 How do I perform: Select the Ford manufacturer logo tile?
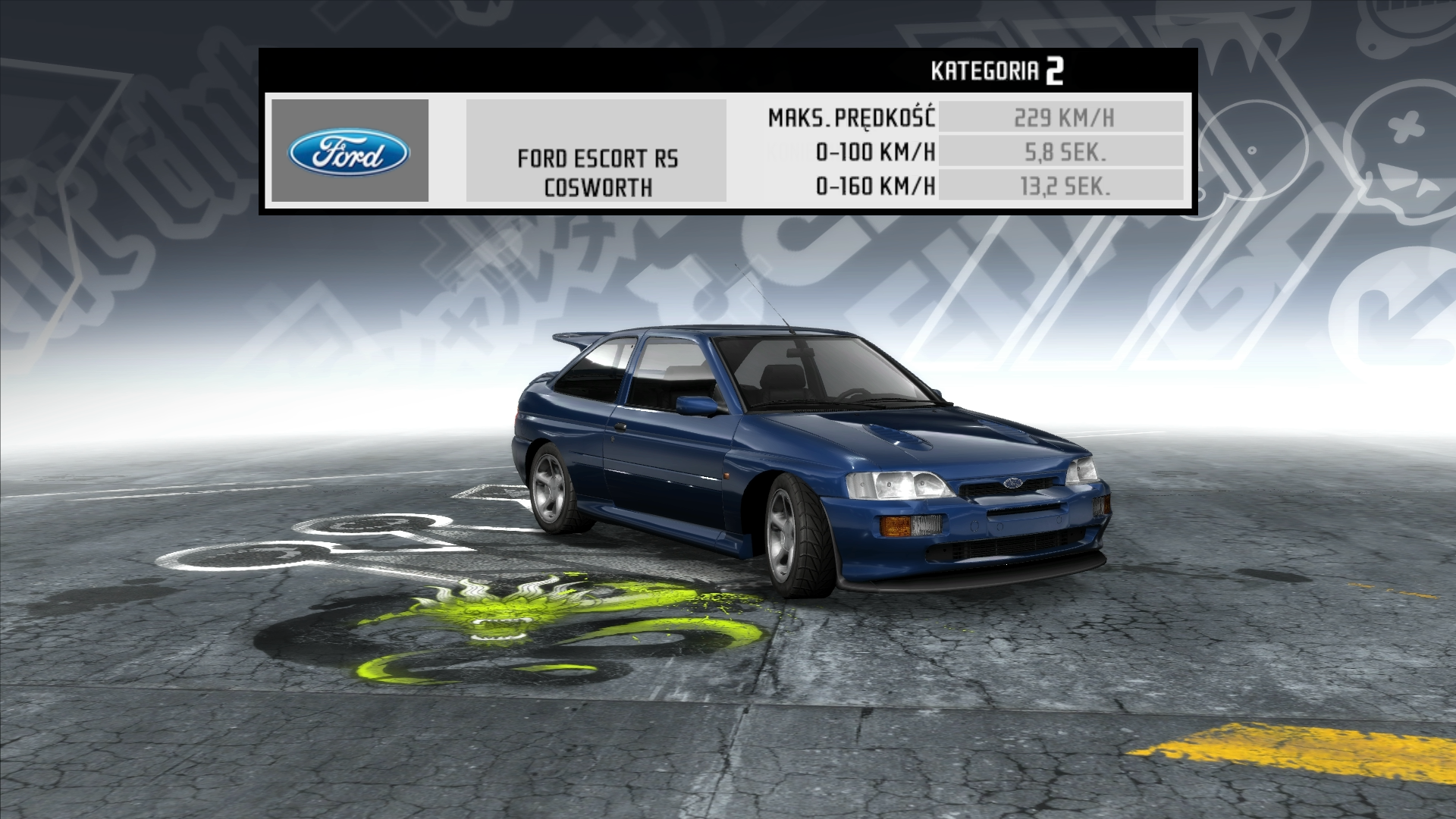pyautogui.click(x=350, y=151)
